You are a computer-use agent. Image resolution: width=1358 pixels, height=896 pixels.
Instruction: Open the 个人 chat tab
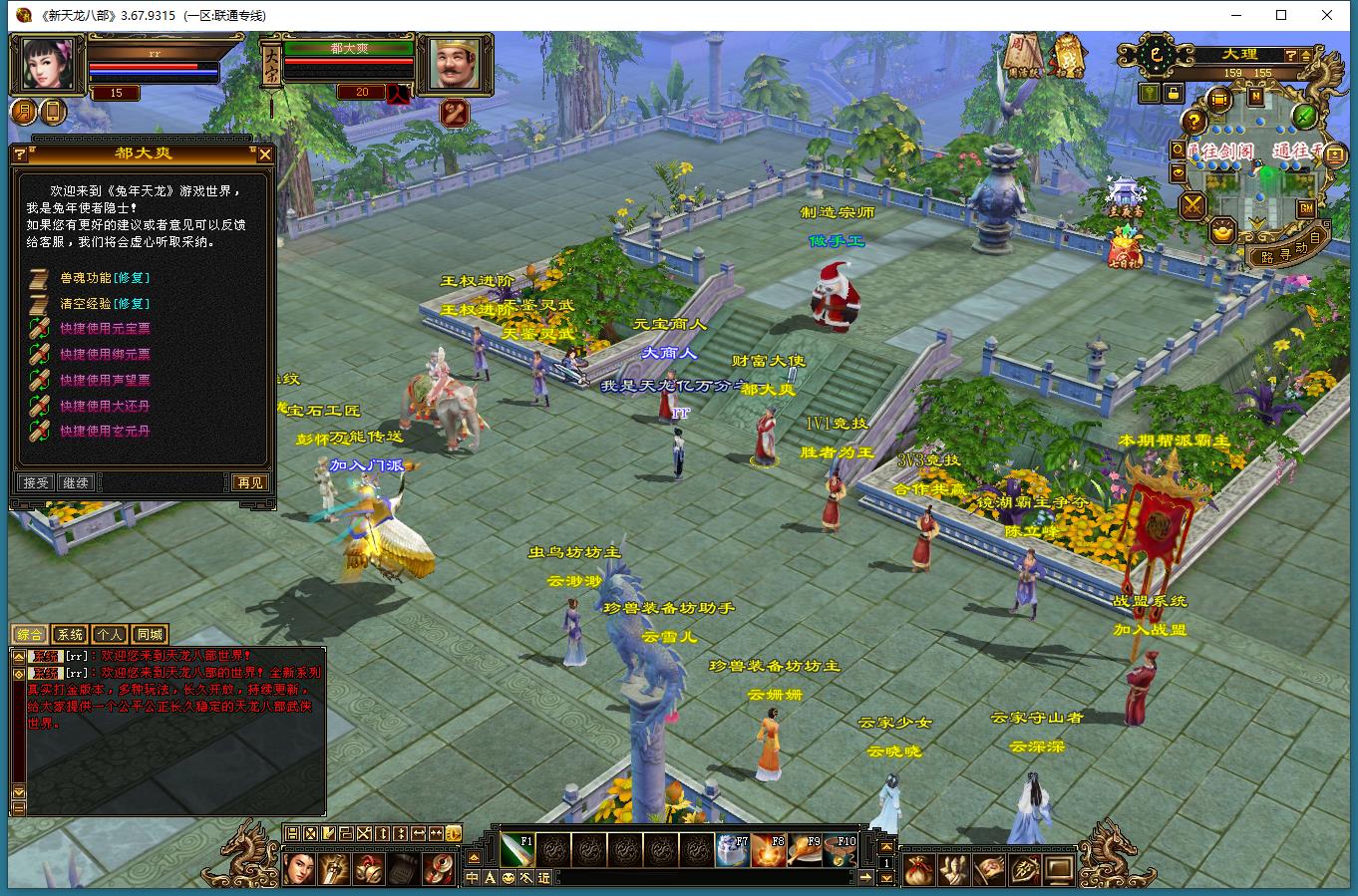click(110, 634)
